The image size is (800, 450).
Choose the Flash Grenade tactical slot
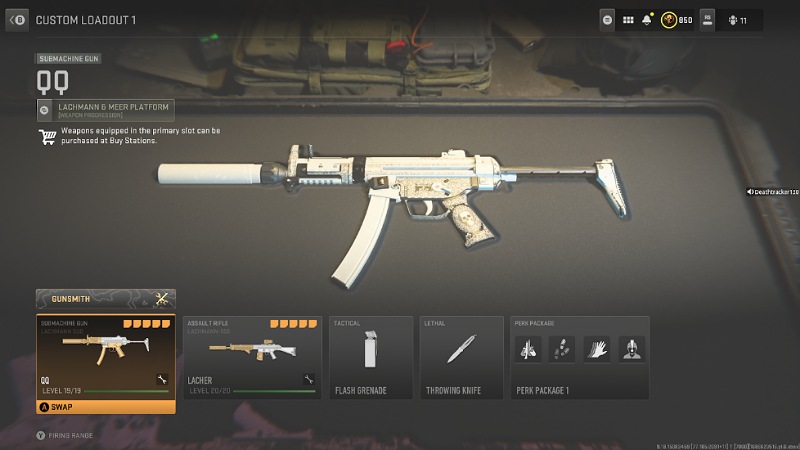371,356
